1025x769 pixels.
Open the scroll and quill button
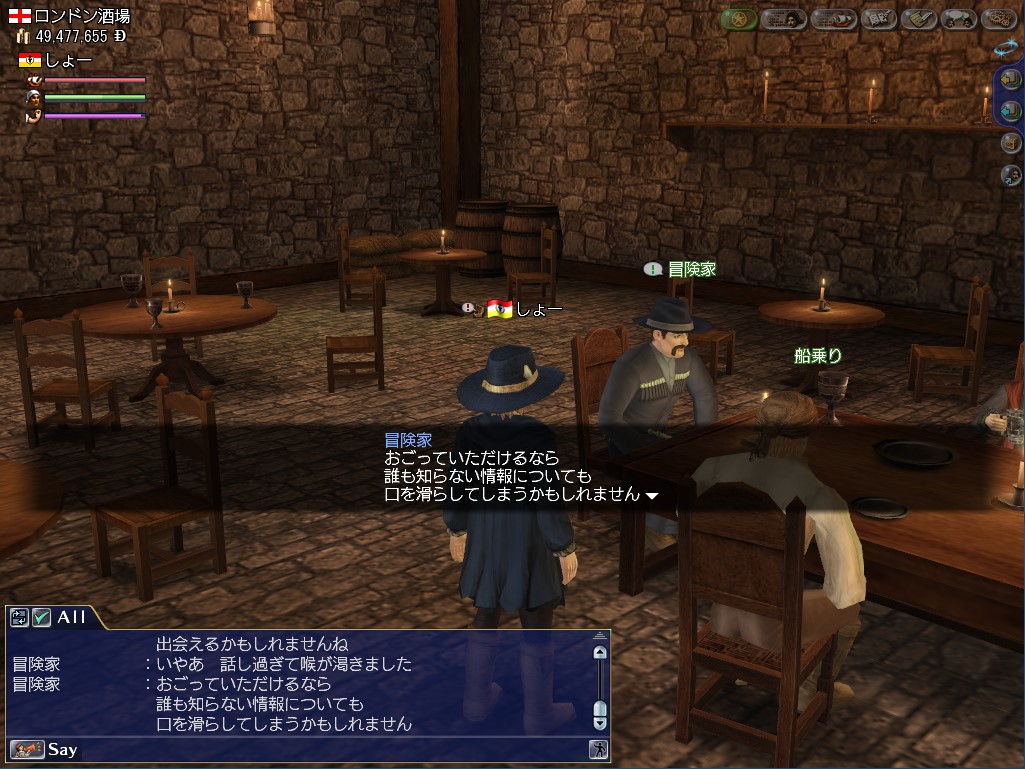(x=918, y=19)
